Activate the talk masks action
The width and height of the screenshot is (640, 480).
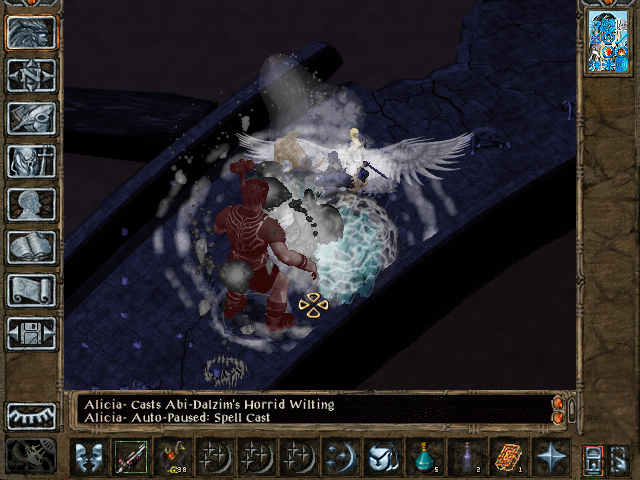[88, 457]
